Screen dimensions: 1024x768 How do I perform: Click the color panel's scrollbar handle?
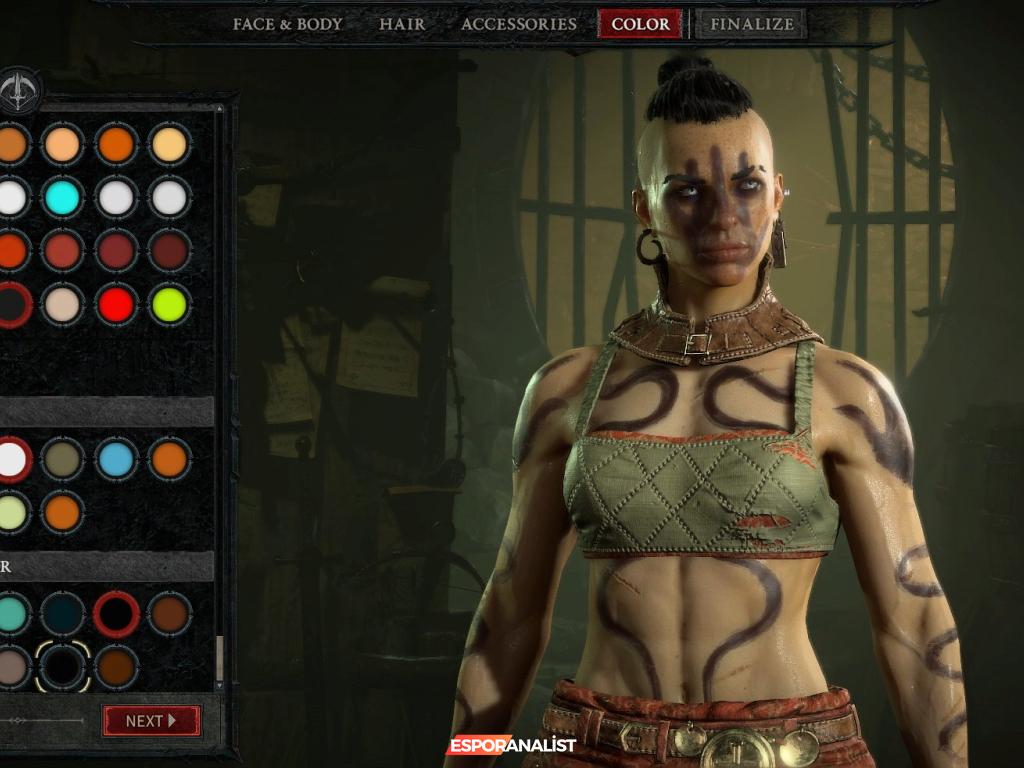pyautogui.click(x=219, y=657)
